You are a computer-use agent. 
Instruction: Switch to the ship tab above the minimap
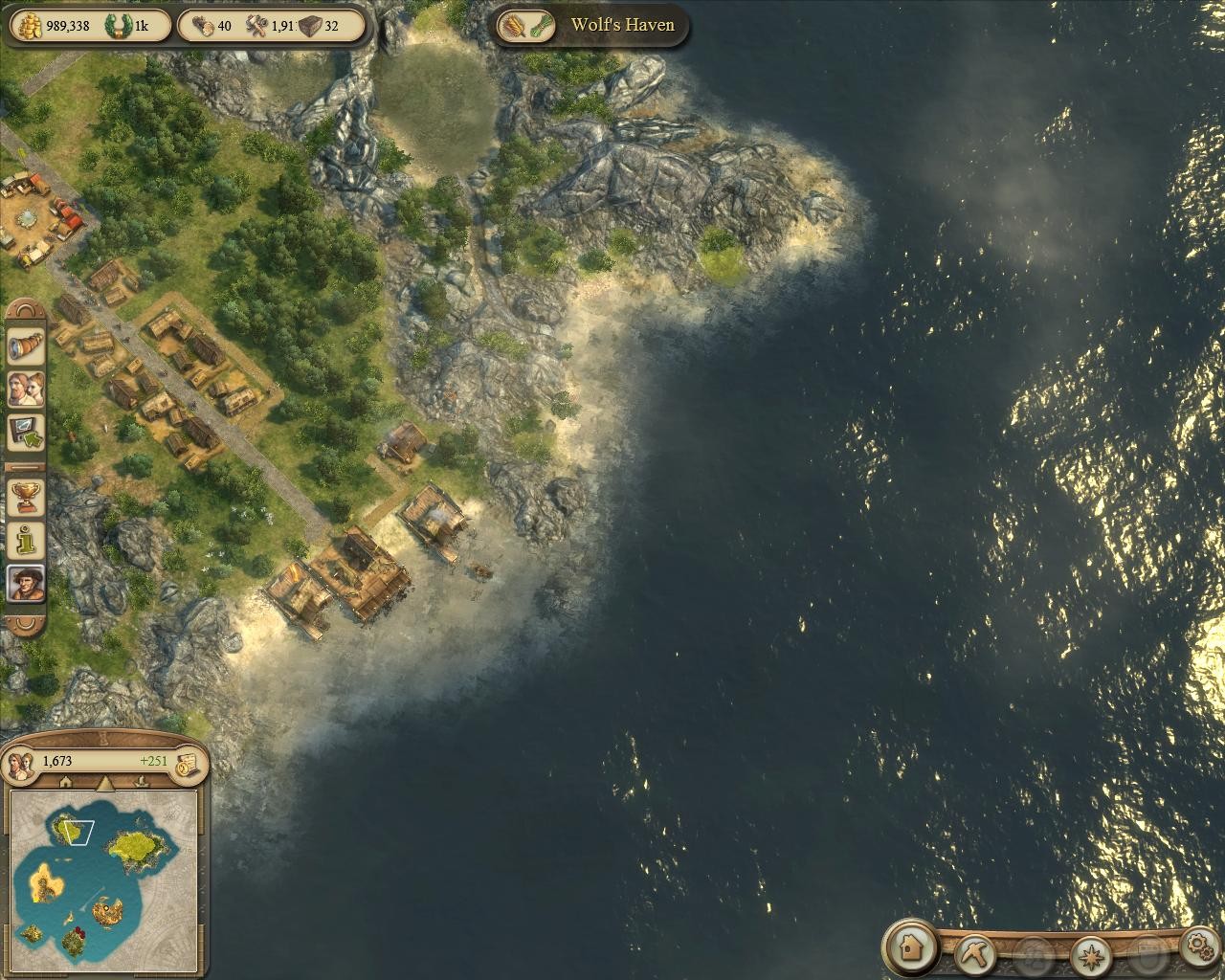142,782
